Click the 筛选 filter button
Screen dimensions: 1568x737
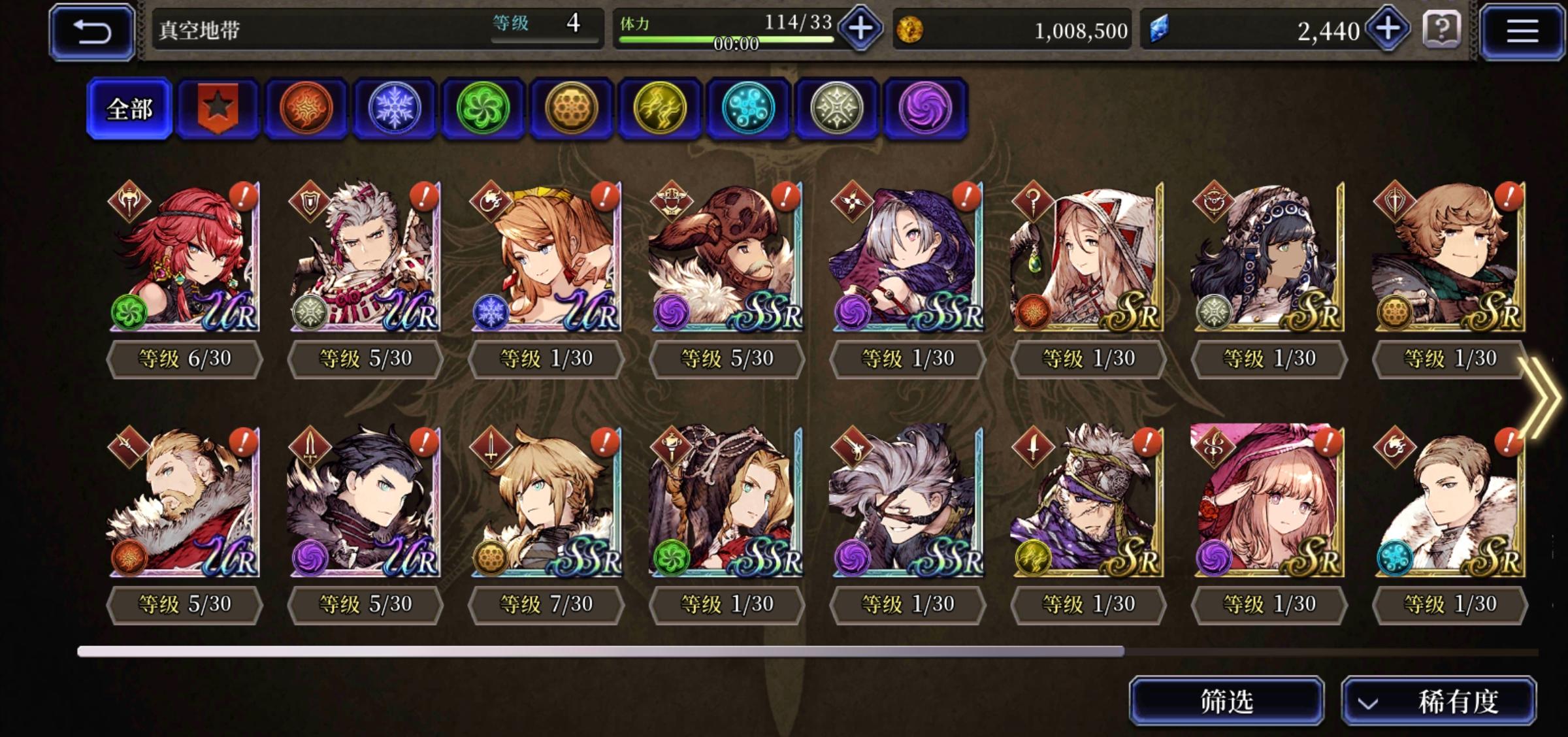pos(1227,700)
